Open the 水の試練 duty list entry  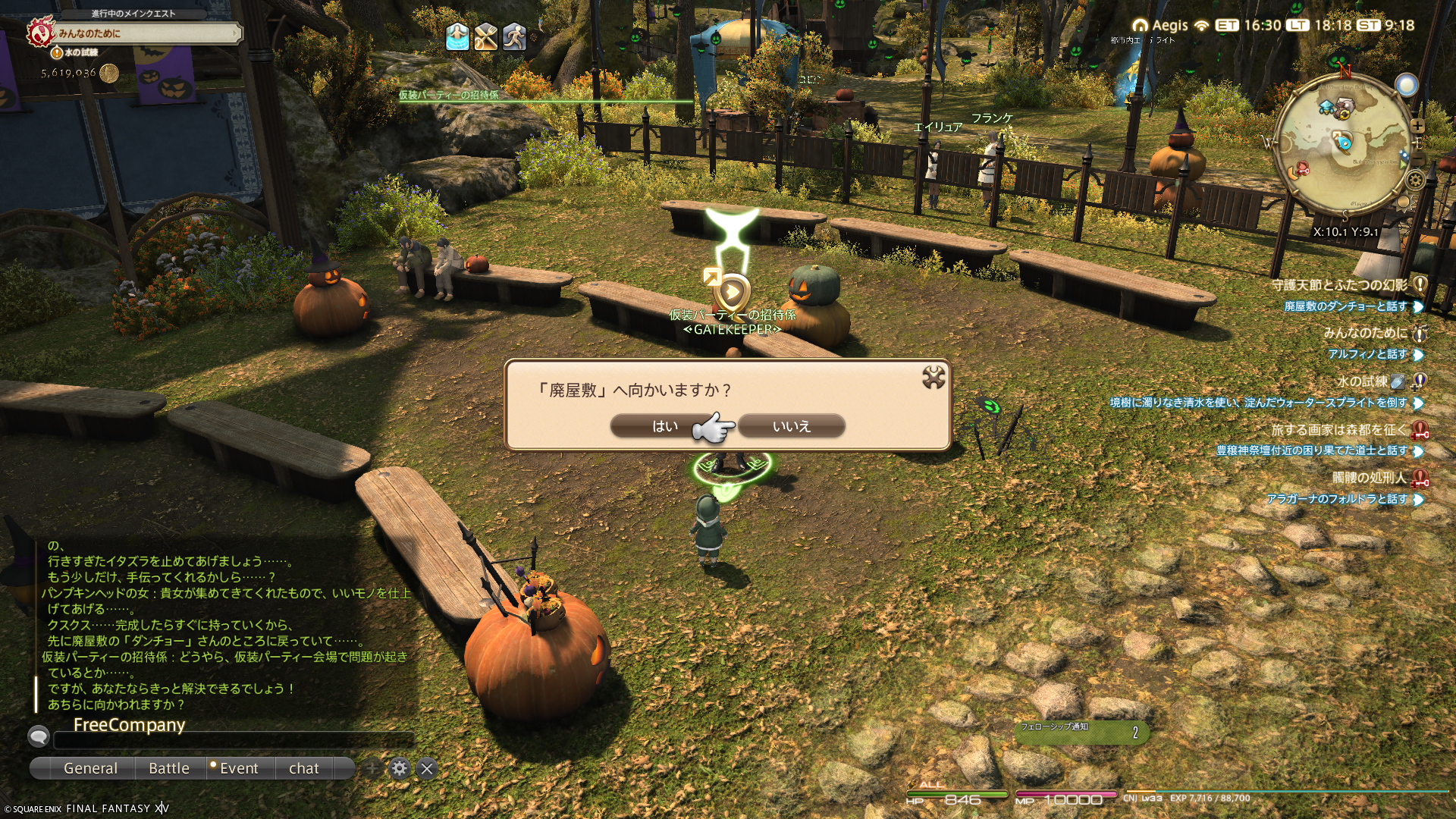click(1362, 381)
